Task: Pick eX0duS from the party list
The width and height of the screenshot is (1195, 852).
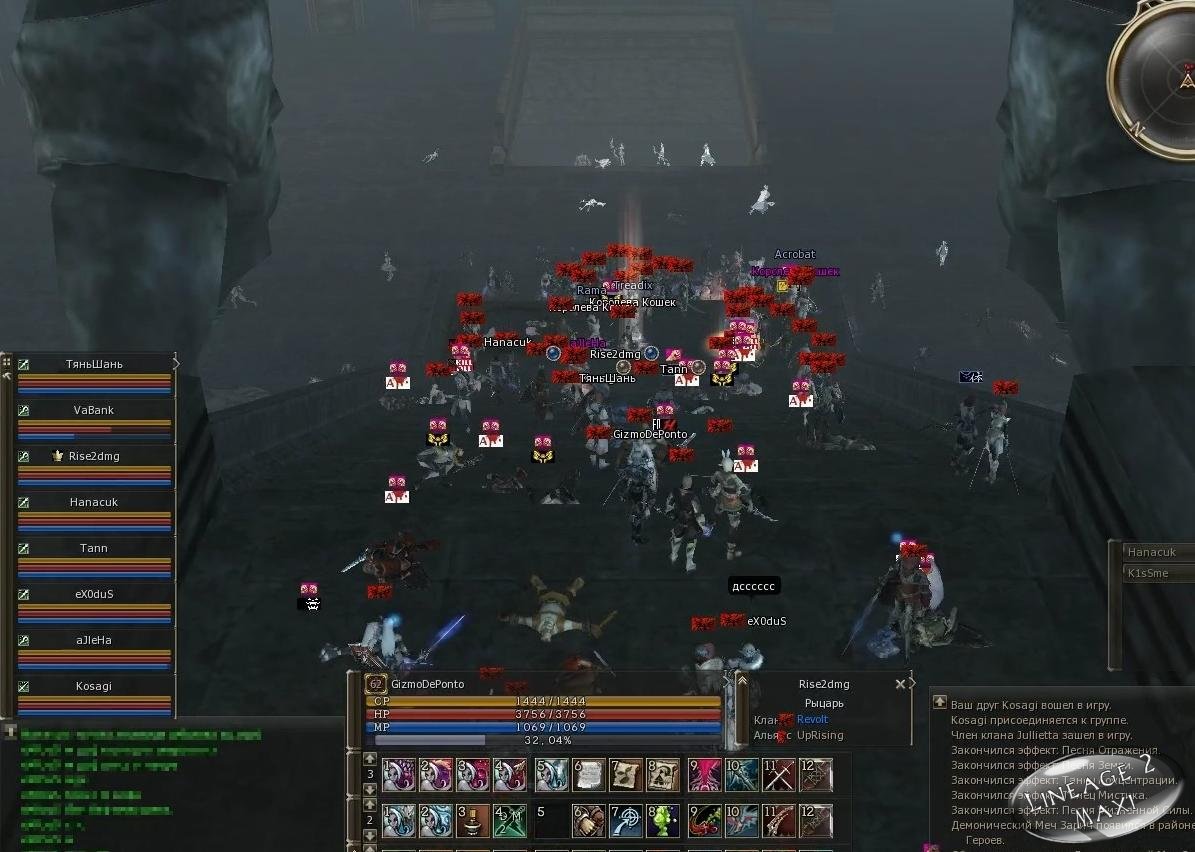Action: (x=94, y=594)
